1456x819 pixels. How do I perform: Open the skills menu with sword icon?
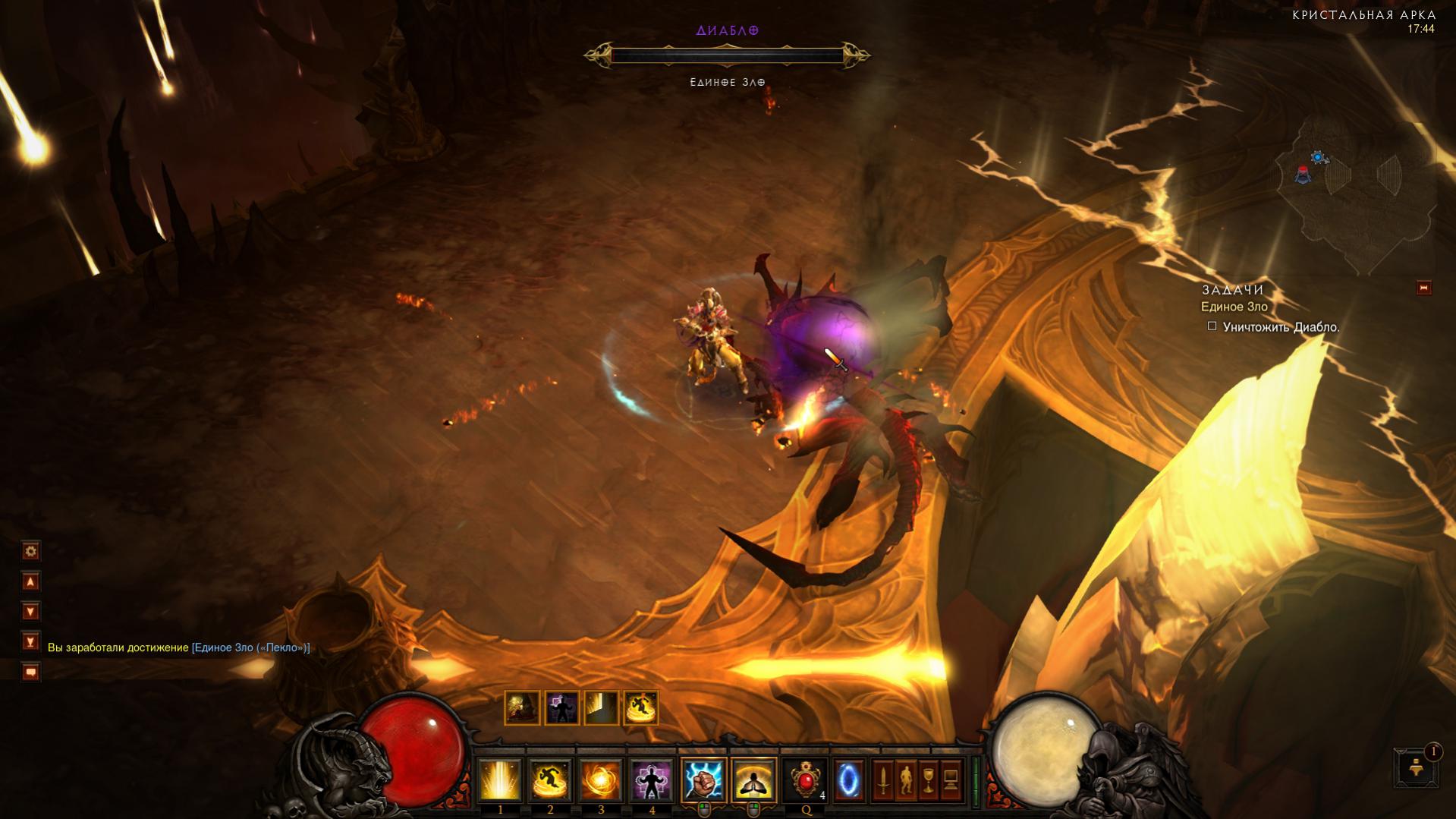coord(883,780)
